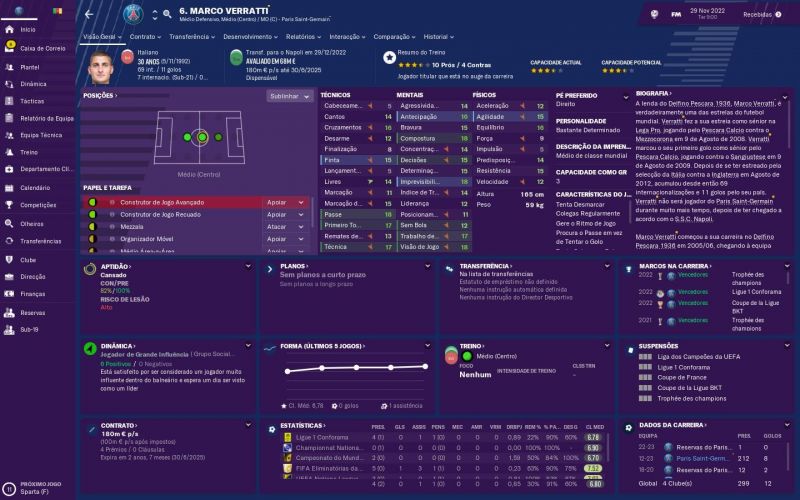800x500 pixels.
Task: Expand the Biografia panel
Action: [x=783, y=93]
